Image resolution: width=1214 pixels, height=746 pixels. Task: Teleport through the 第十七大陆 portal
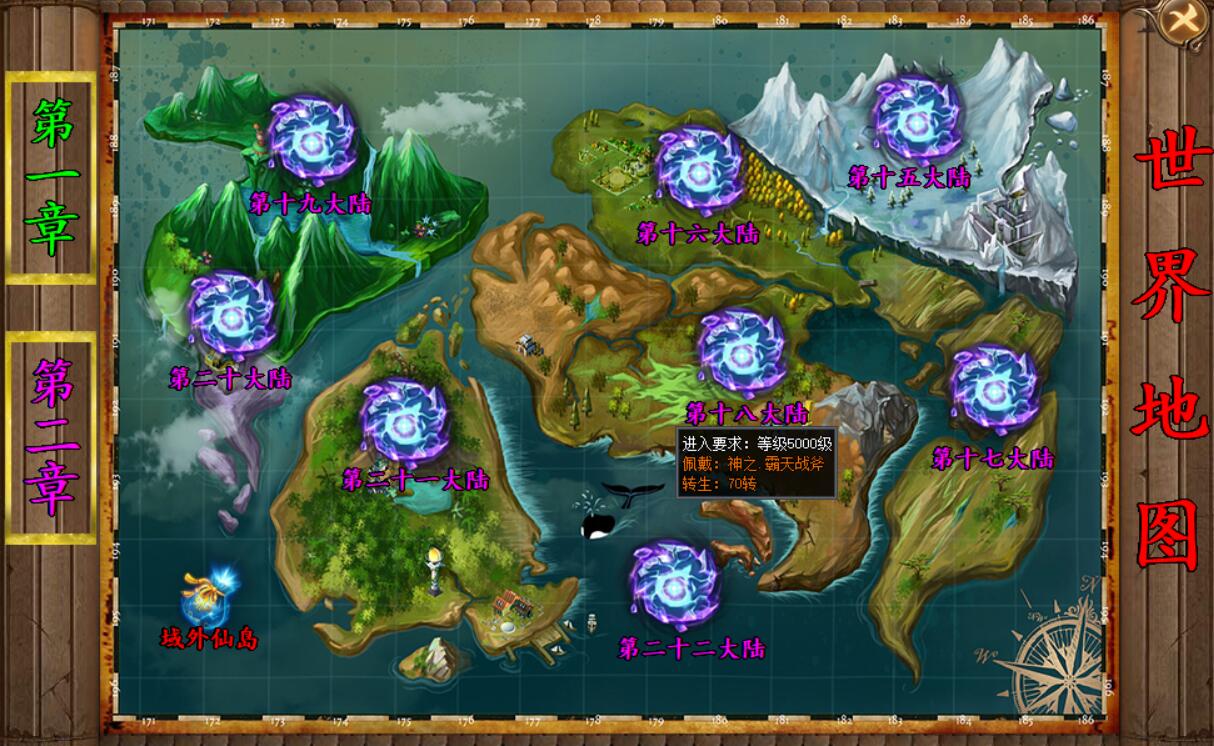pyautogui.click(x=993, y=387)
